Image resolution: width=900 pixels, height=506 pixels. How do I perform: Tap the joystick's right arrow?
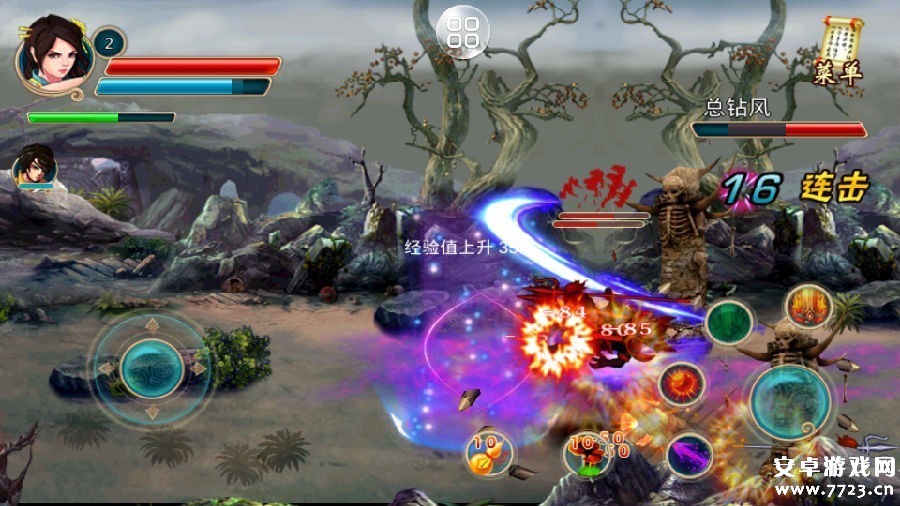coord(198,368)
